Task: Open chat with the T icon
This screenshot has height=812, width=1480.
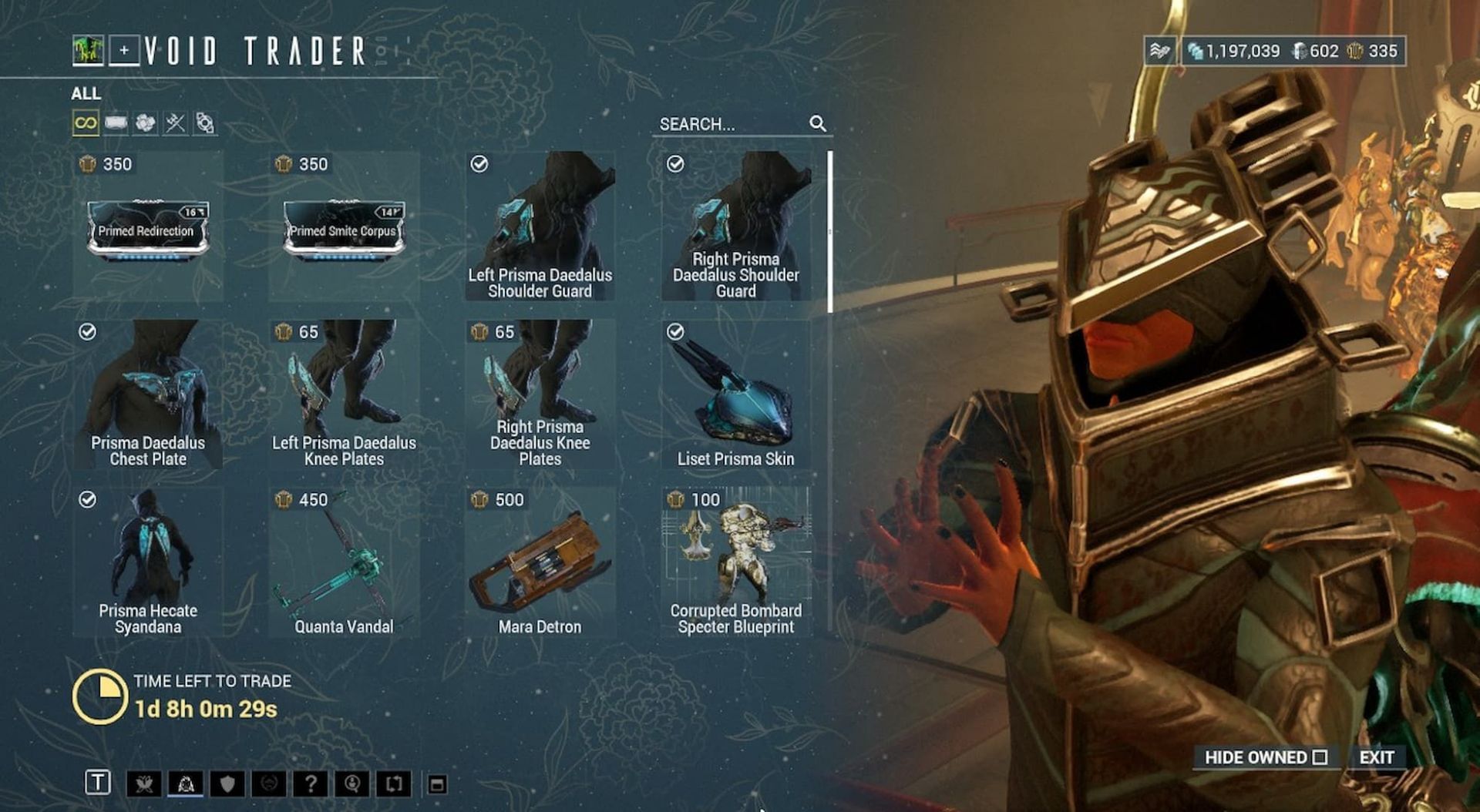Action: (97, 783)
